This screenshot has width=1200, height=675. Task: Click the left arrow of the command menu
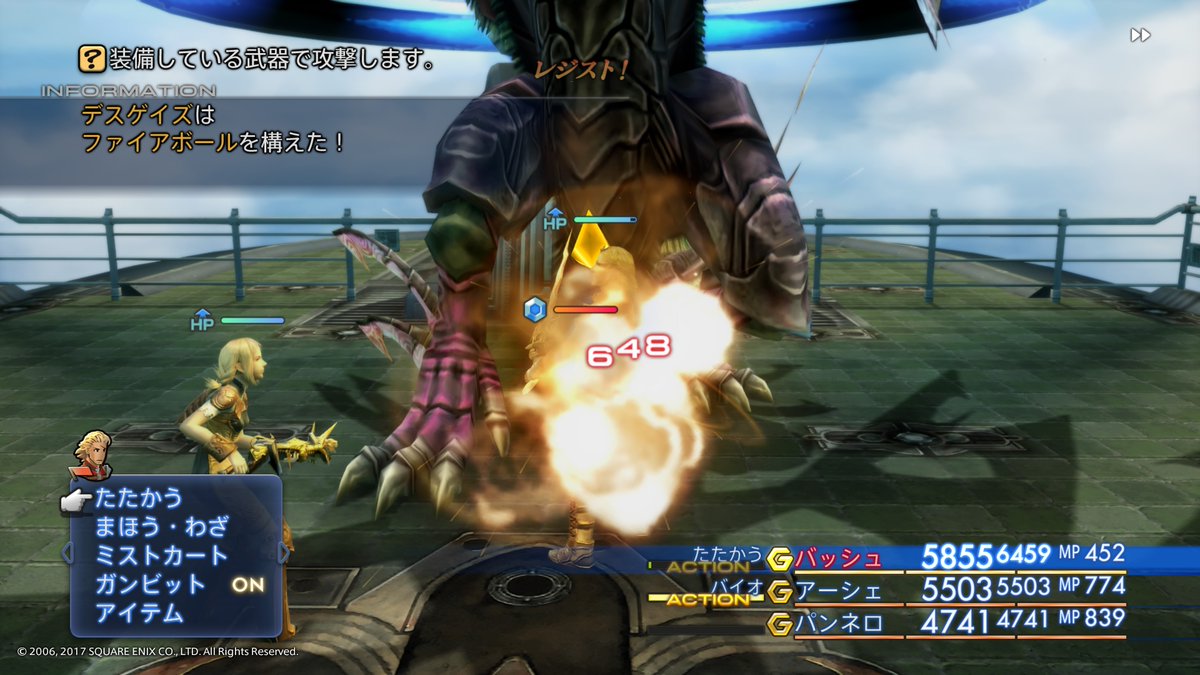click(67, 552)
